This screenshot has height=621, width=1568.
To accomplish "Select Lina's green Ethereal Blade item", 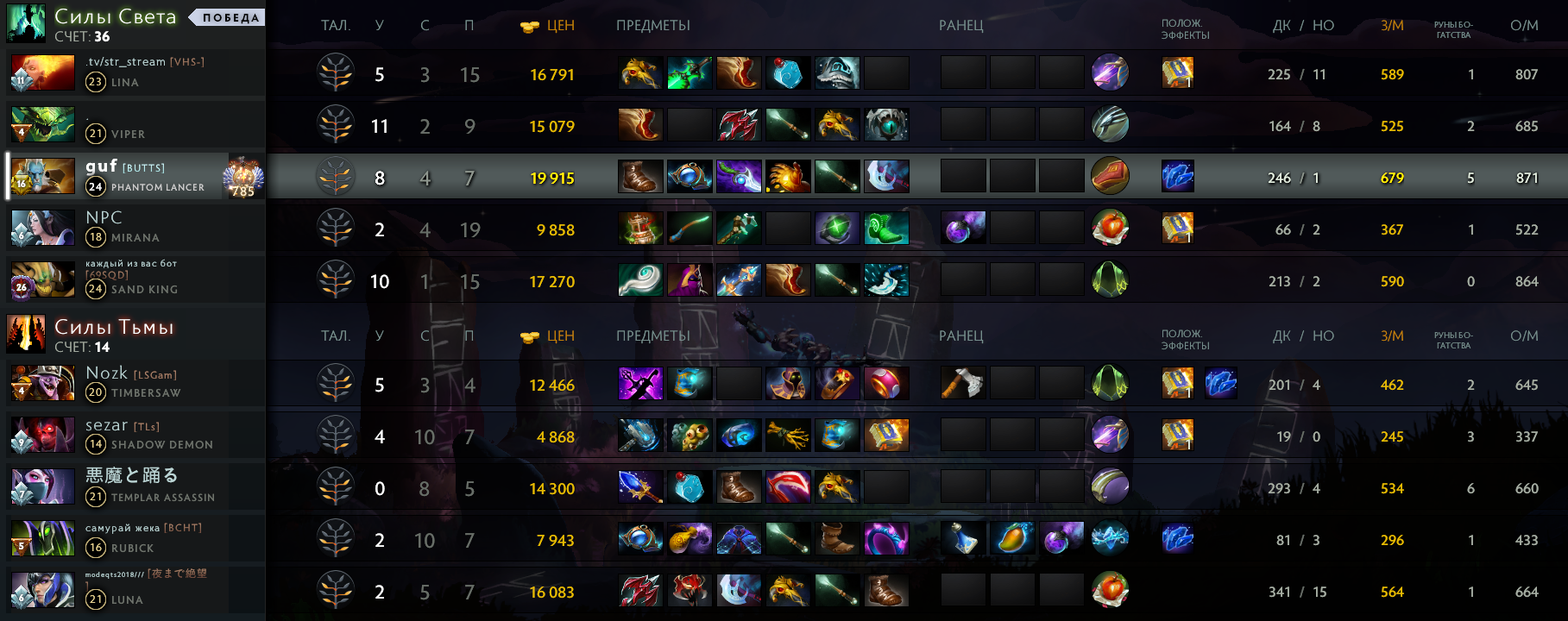I will (x=690, y=73).
